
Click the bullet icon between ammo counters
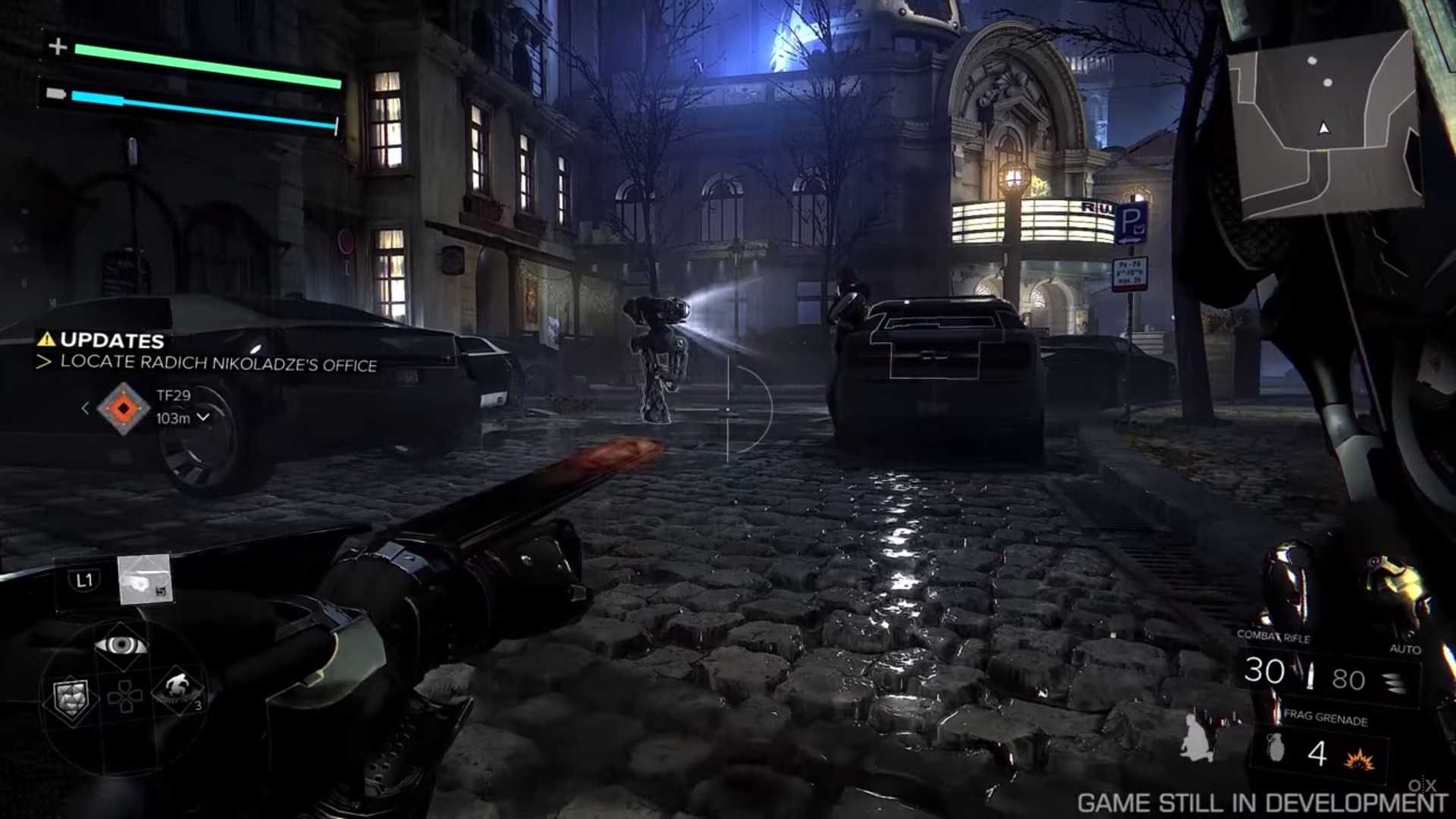pyautogui.click(x=1311, y=676)
